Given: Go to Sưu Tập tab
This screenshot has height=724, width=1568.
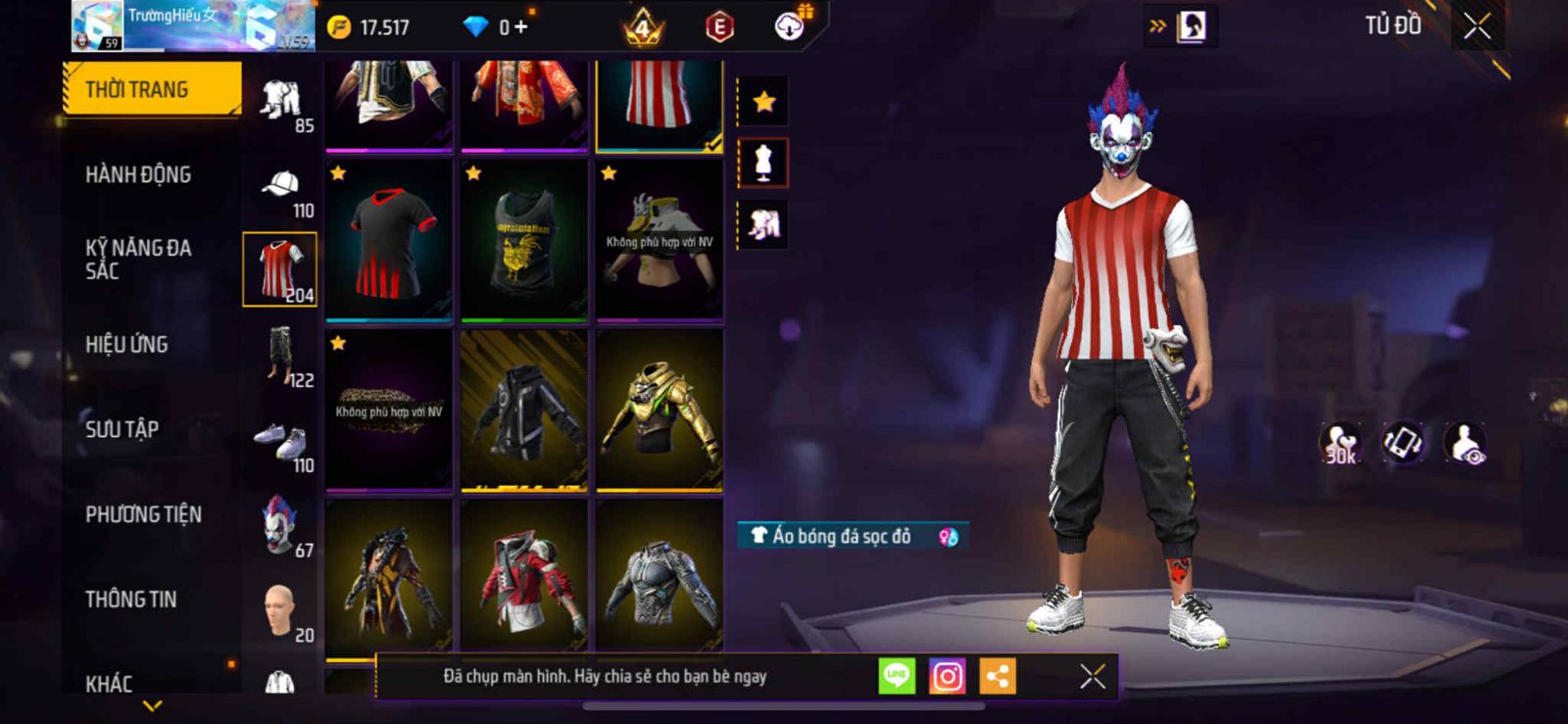Looking at the screenshot, I should [x=122, y=429].
